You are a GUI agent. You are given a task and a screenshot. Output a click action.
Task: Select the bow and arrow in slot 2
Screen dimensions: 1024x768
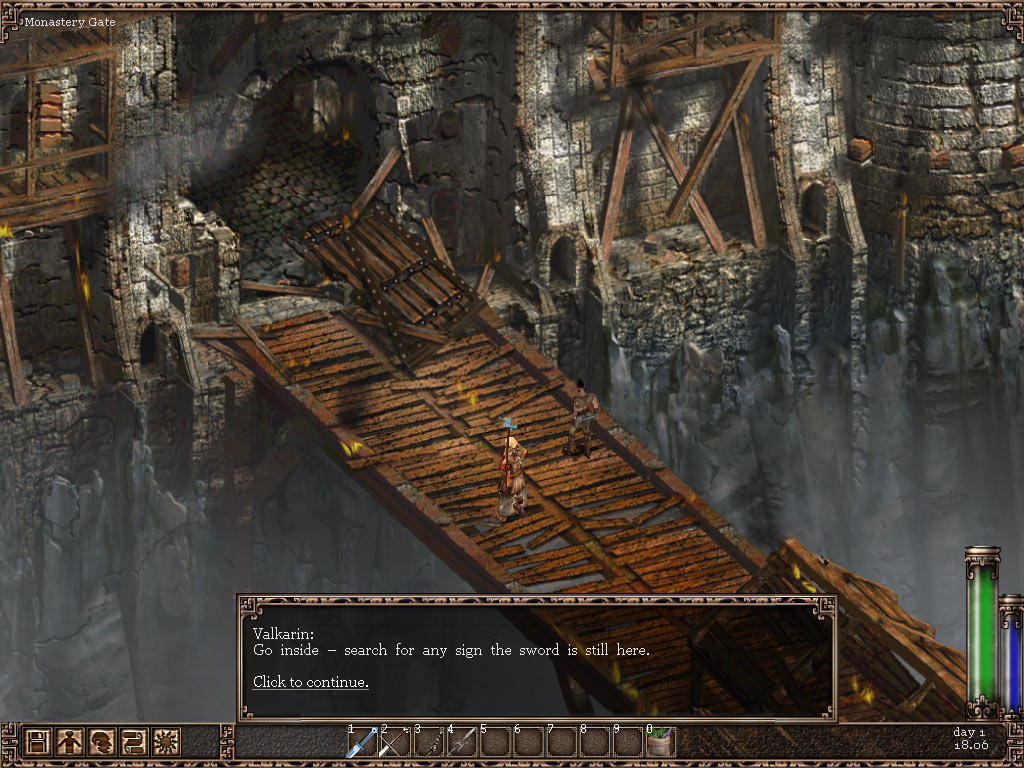(x=394, y=742)
